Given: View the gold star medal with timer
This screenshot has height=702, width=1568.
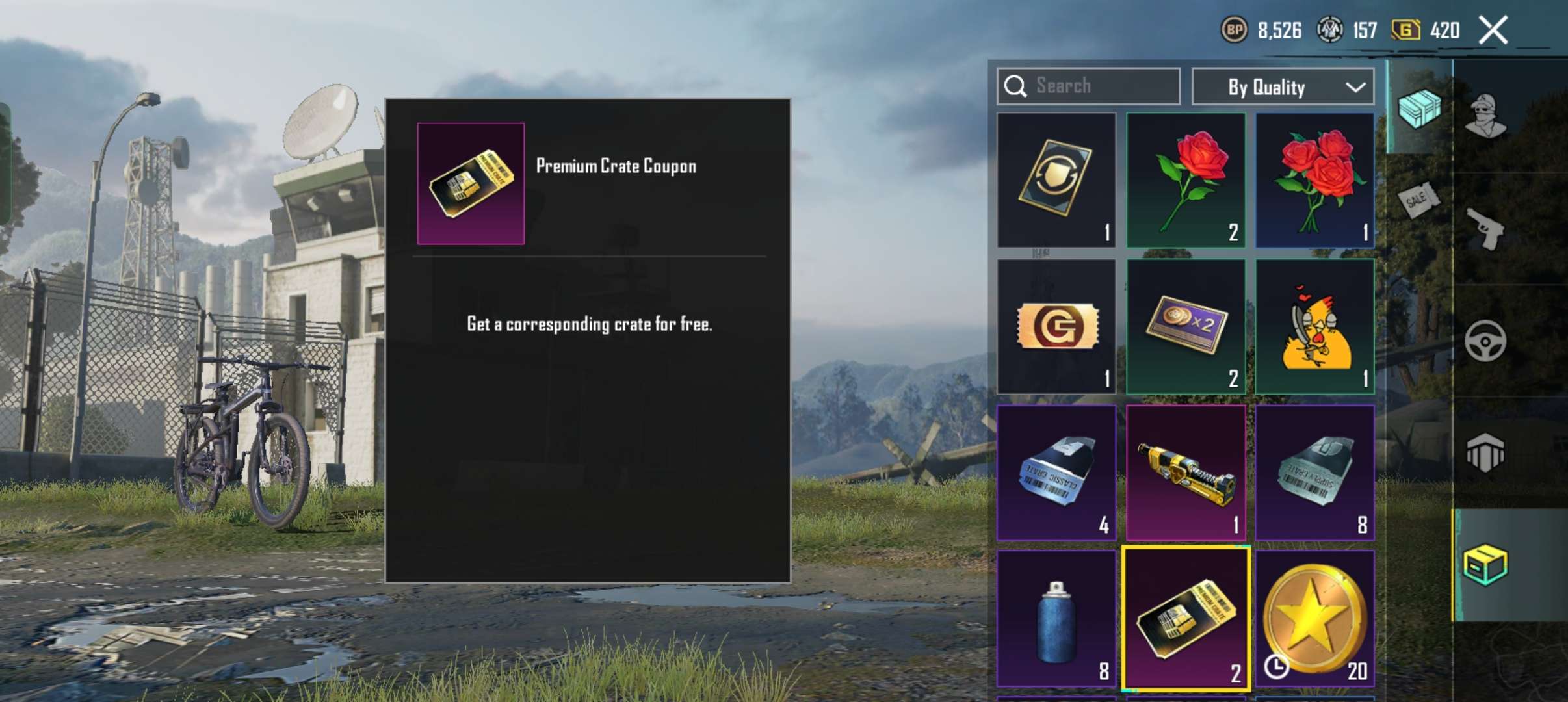Looking at the screenshot, I should [1315, 616].
